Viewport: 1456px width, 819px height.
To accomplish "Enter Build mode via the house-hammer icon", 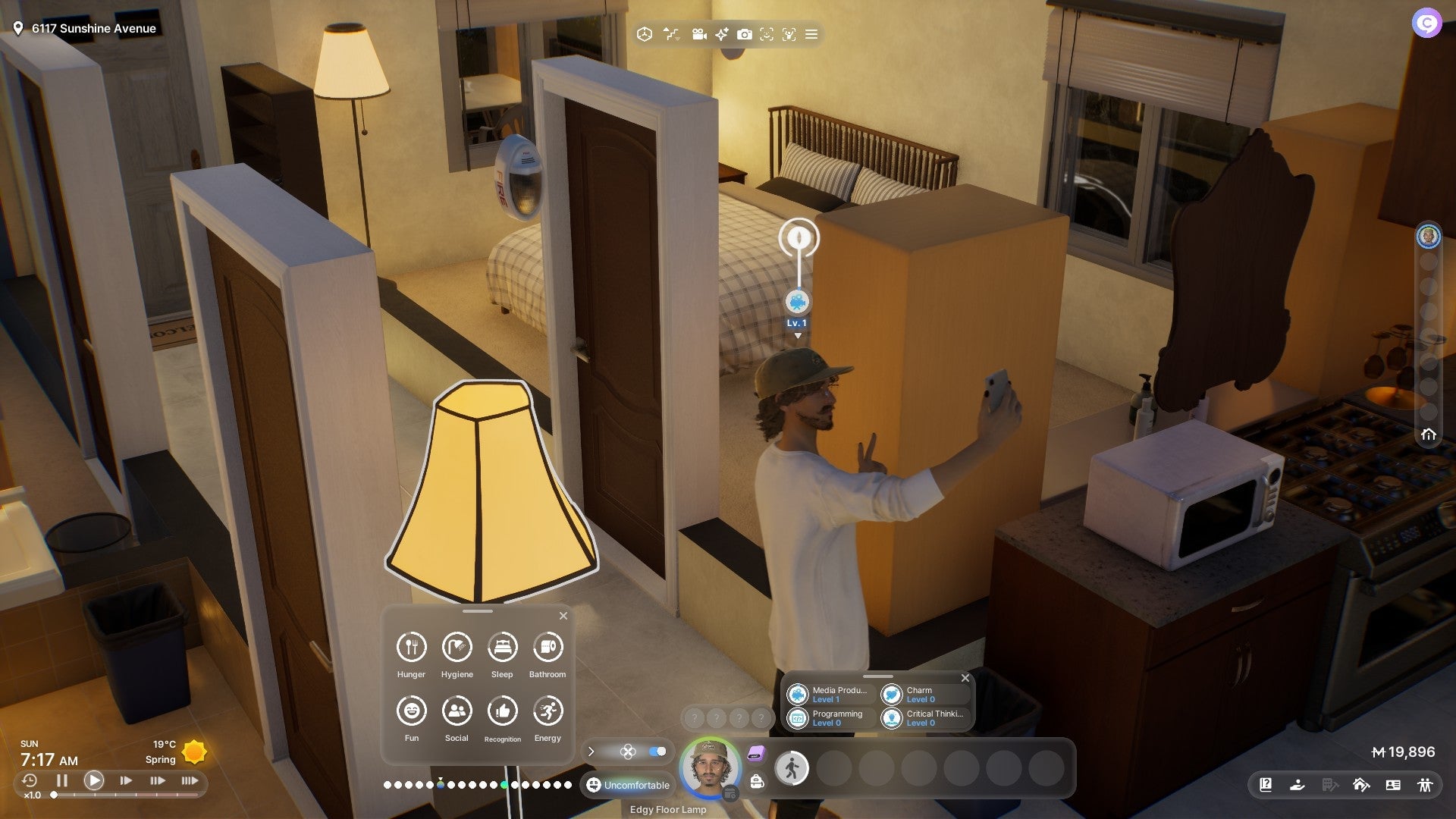I will click(1360, 785).
